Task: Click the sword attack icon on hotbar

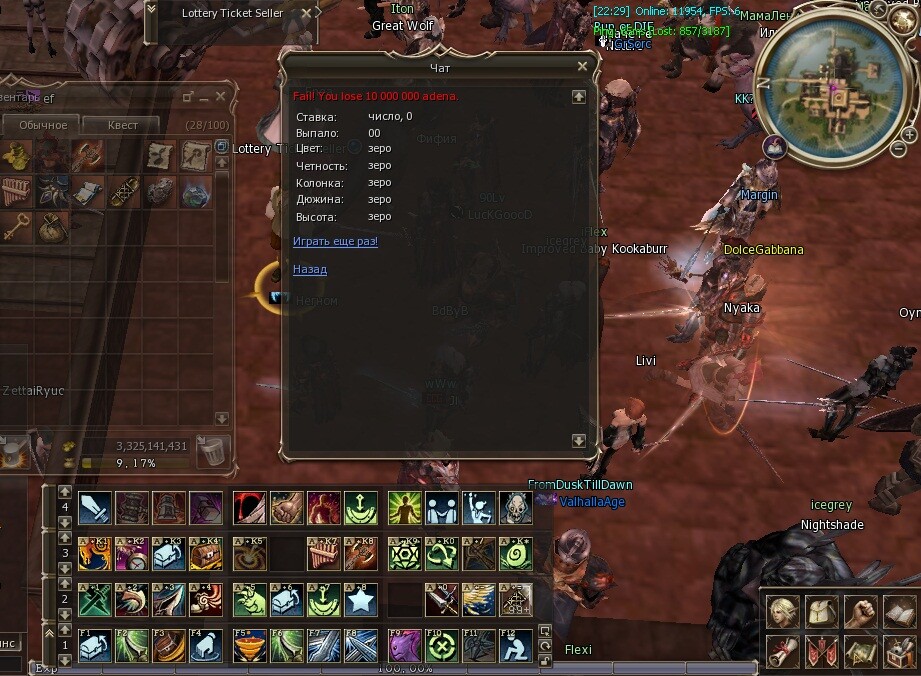Action: (95, 508)
